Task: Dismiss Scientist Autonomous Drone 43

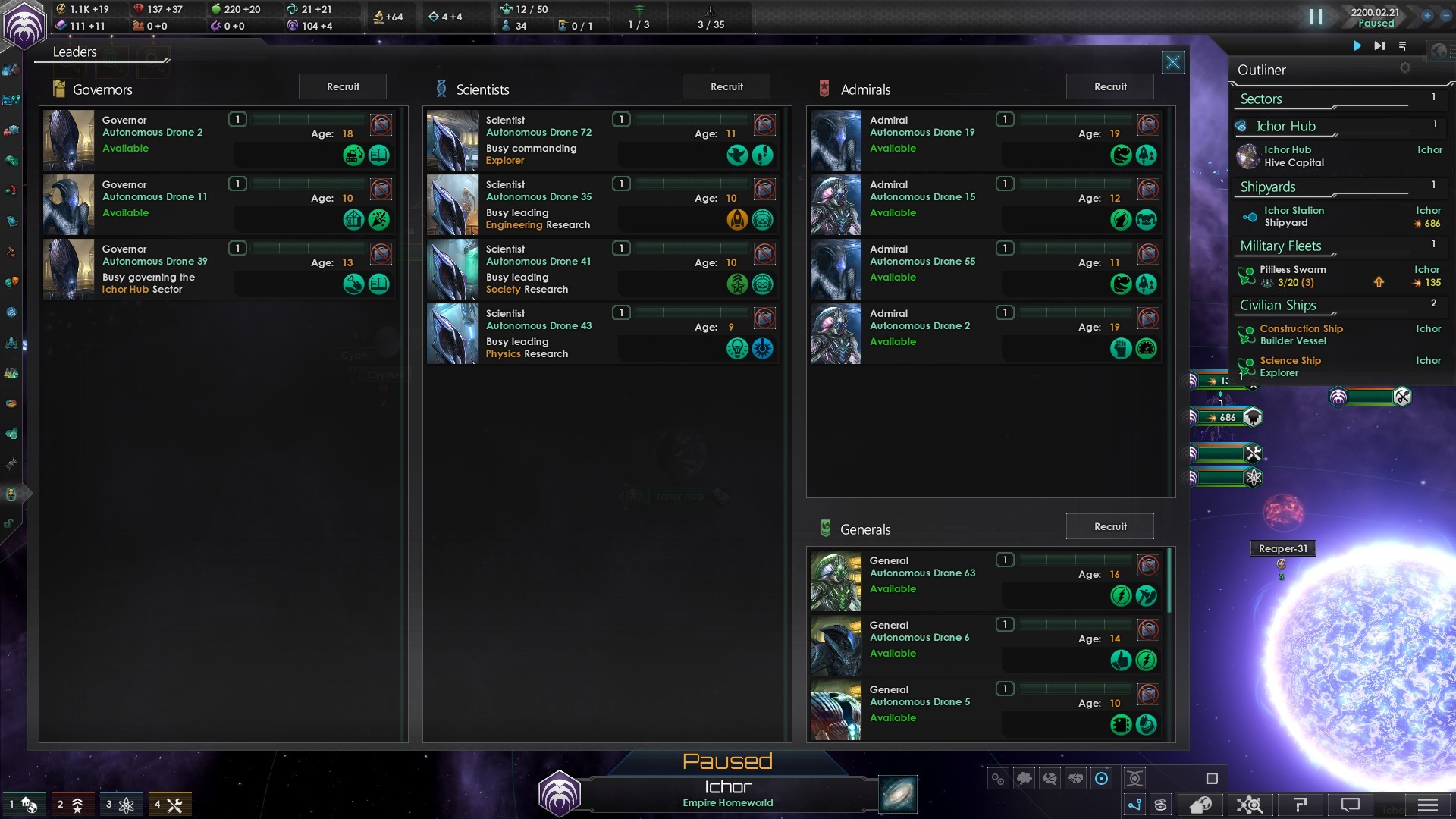Action: point(764,317)
